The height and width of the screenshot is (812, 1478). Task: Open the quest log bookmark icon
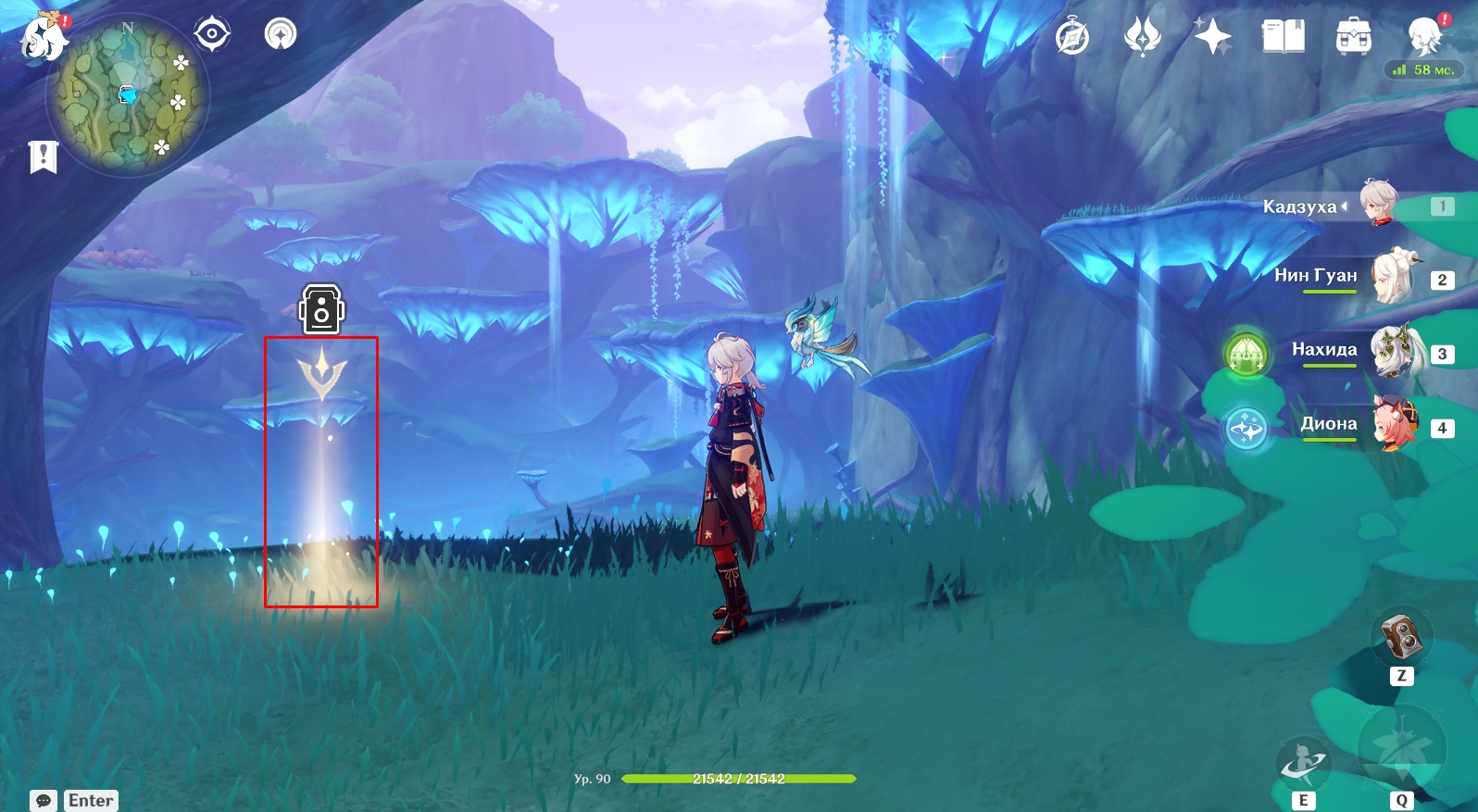click(43, 156)
